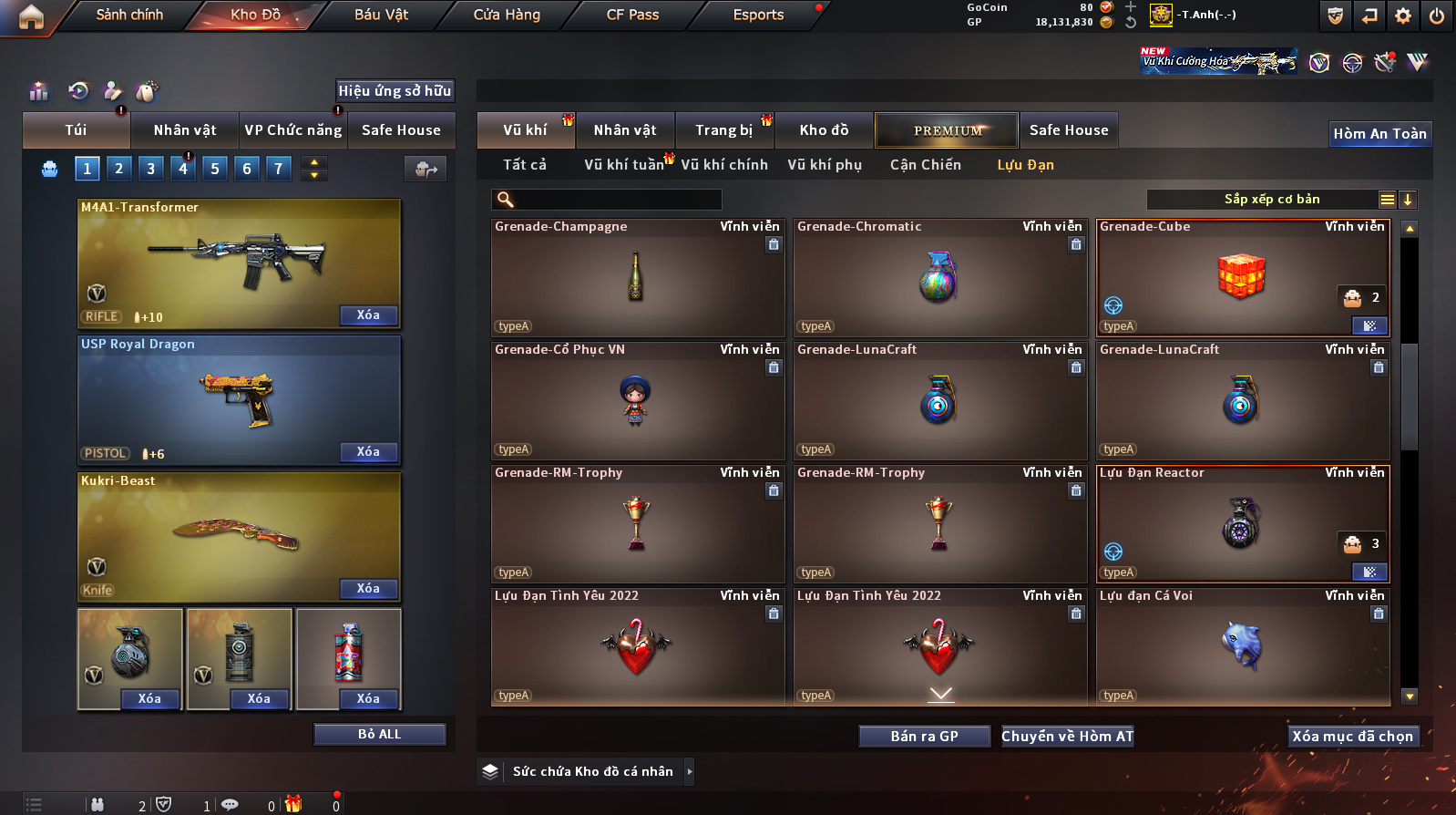Click the Bỏ ALL button
Viewport: 1456px width, 815px height.
(379, 735)
